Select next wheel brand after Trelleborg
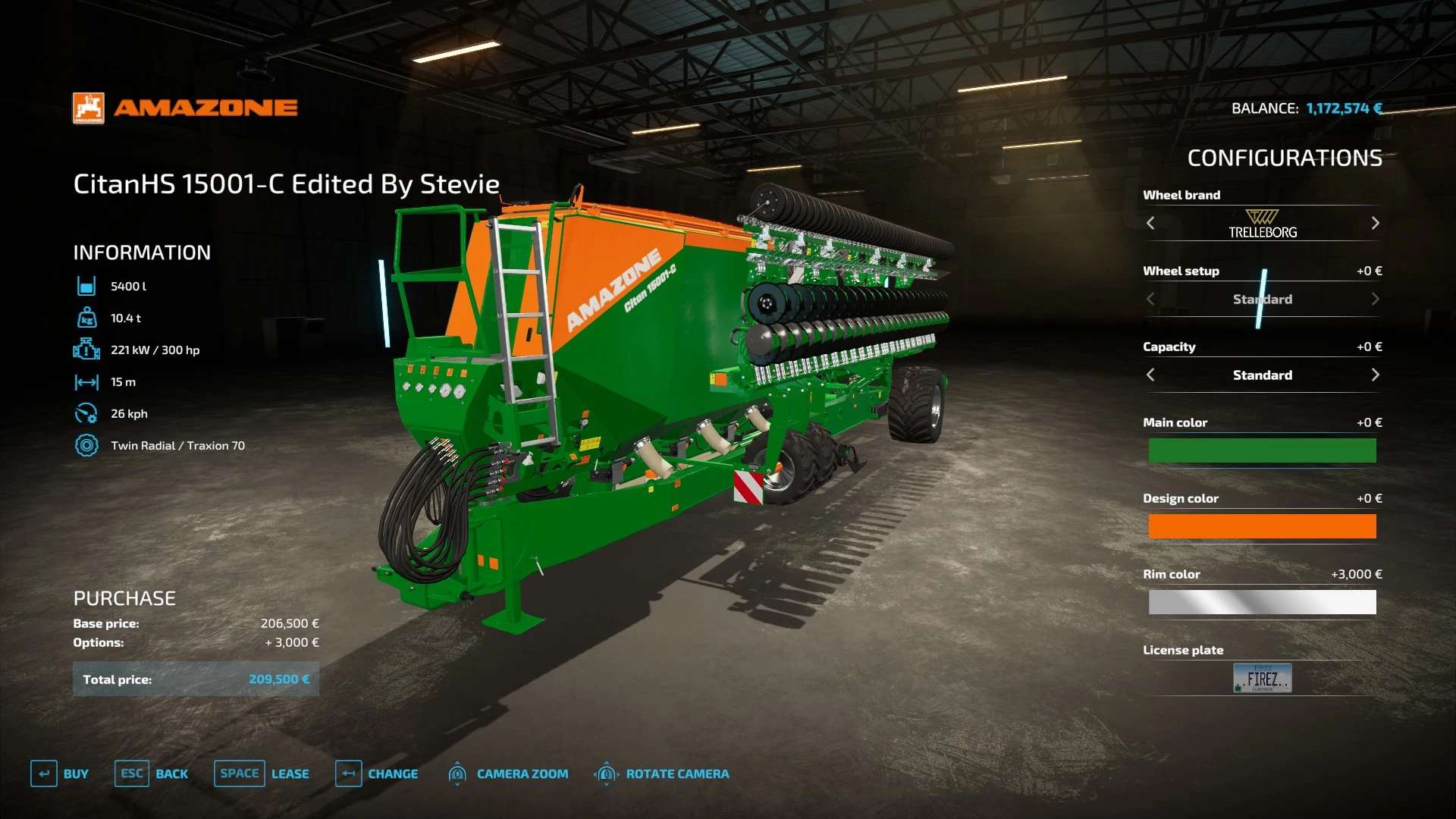 [x=1375, y=223]
